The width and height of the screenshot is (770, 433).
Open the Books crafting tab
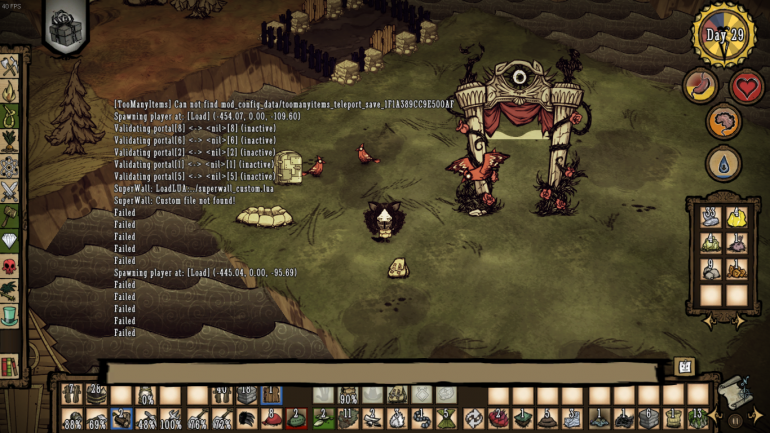coord(10,366)
